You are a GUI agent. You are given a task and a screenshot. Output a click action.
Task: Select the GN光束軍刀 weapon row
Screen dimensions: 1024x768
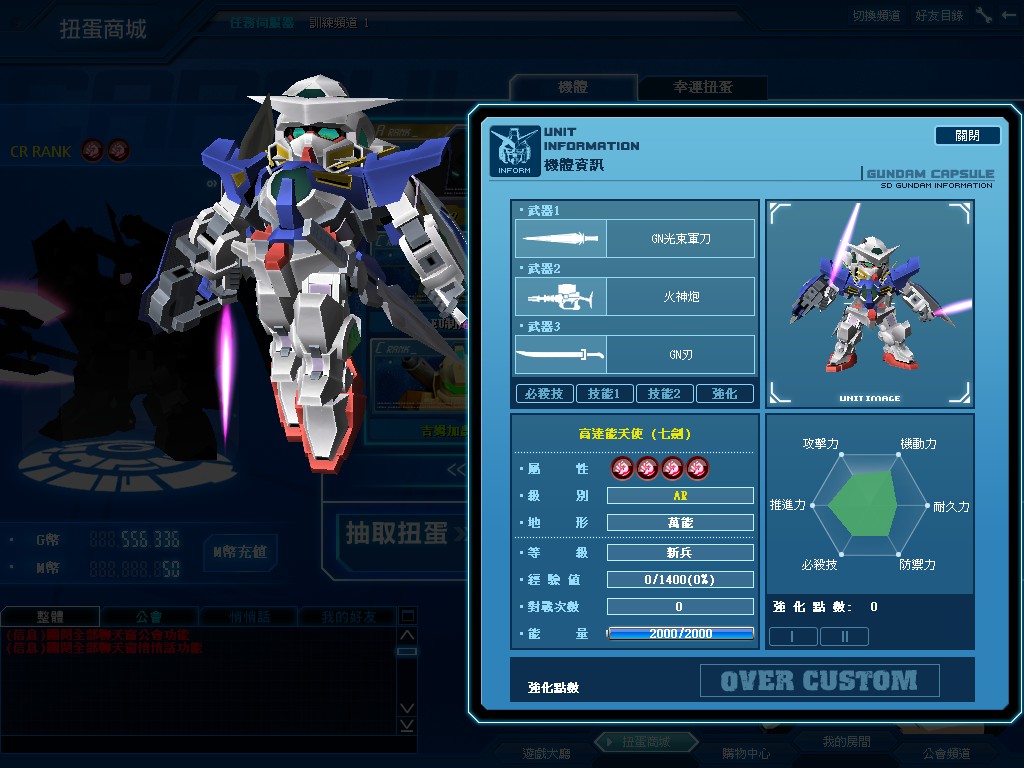635,239
